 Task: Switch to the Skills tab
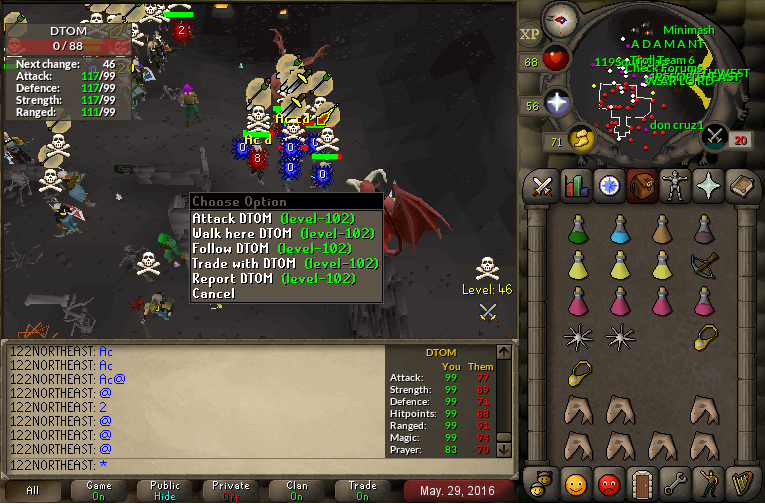point(575,186)
